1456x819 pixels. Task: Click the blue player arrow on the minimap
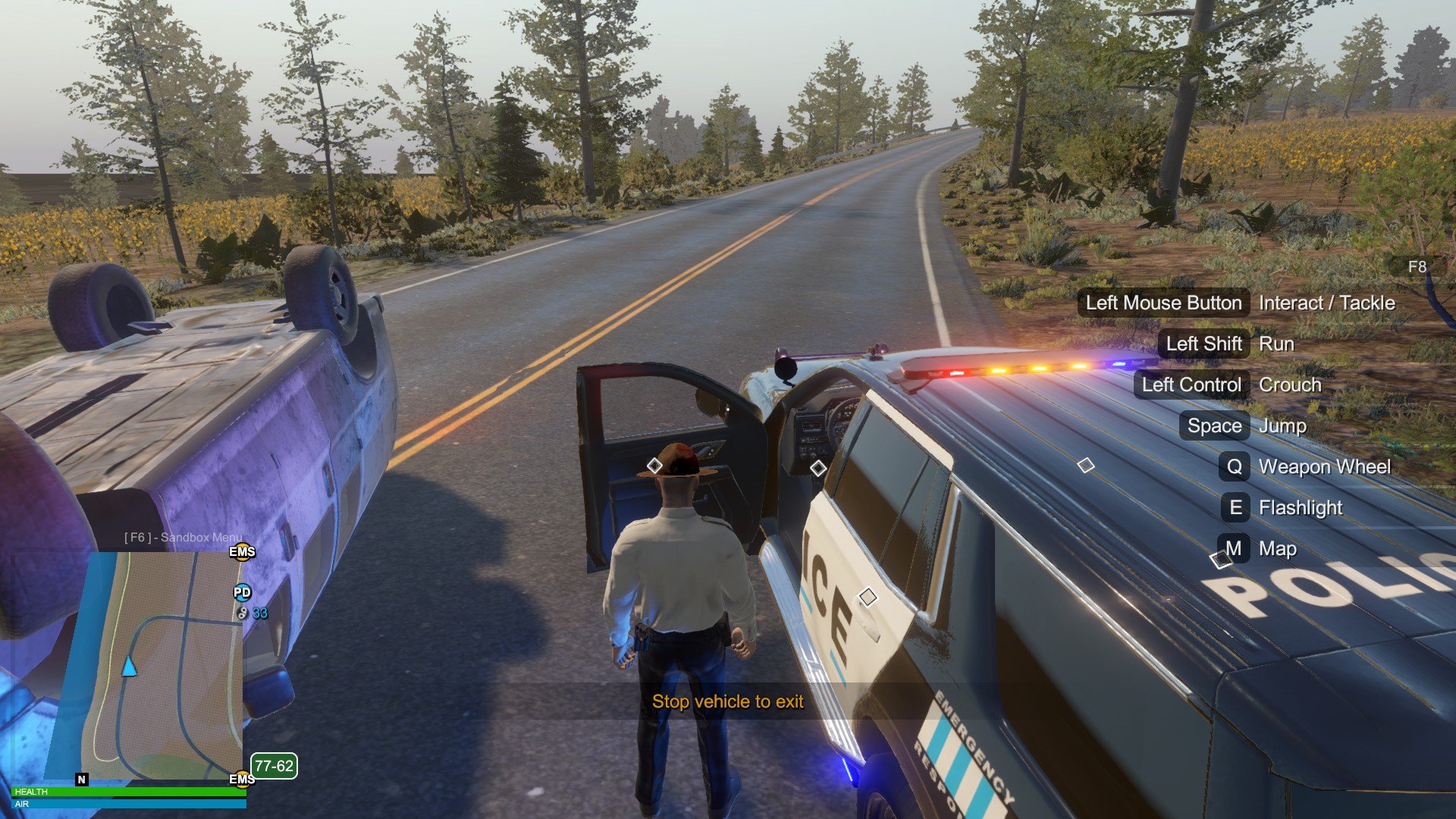(x=130, y=667)
